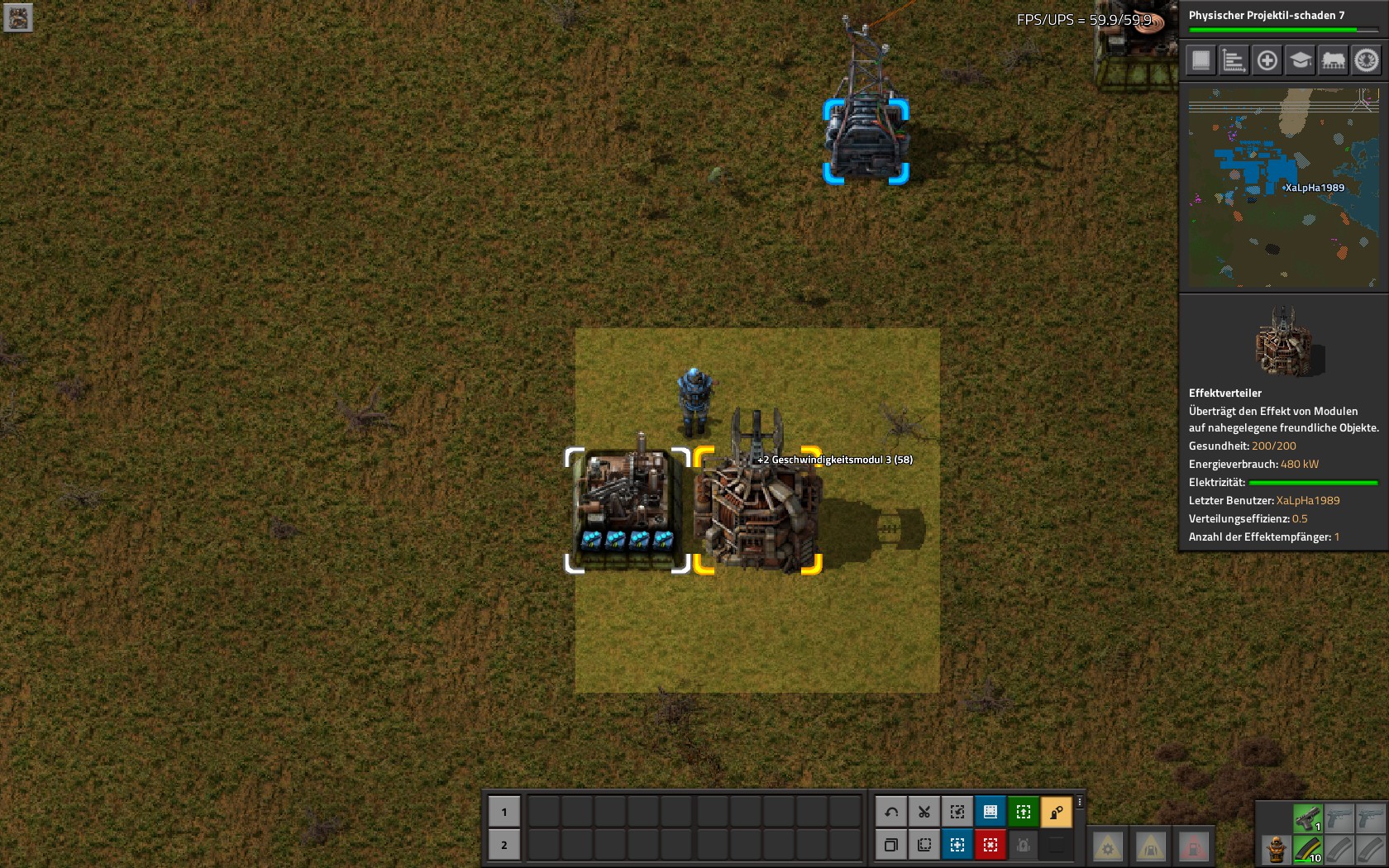Image resolution: width=1389 pixels, height=868 pixels.
Task: Show the production statistics bar chart
Action: click(x=1234, y=60)
